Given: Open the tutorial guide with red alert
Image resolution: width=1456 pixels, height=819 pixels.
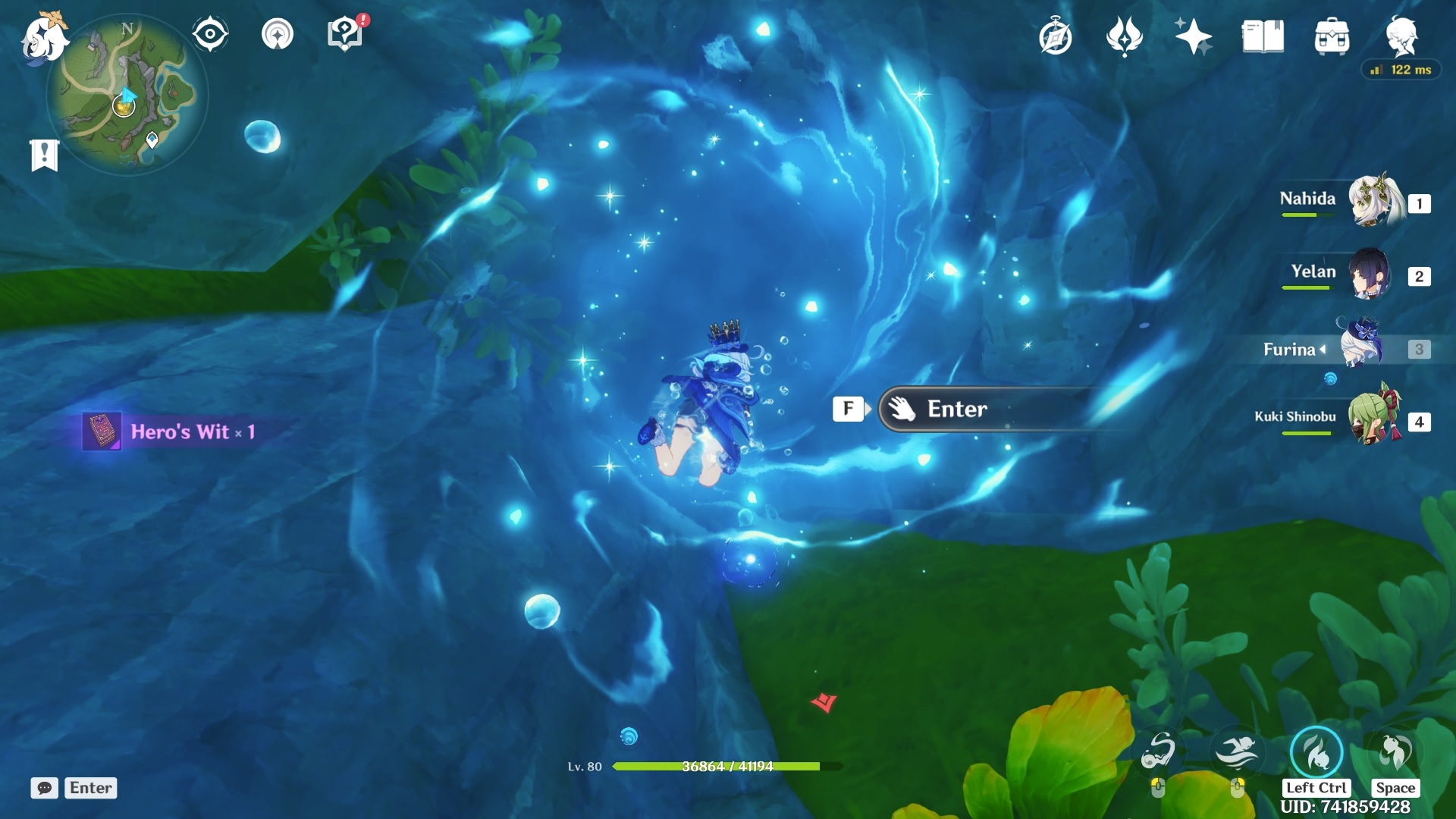Looking at the screenshot, I should click(345, 35).
